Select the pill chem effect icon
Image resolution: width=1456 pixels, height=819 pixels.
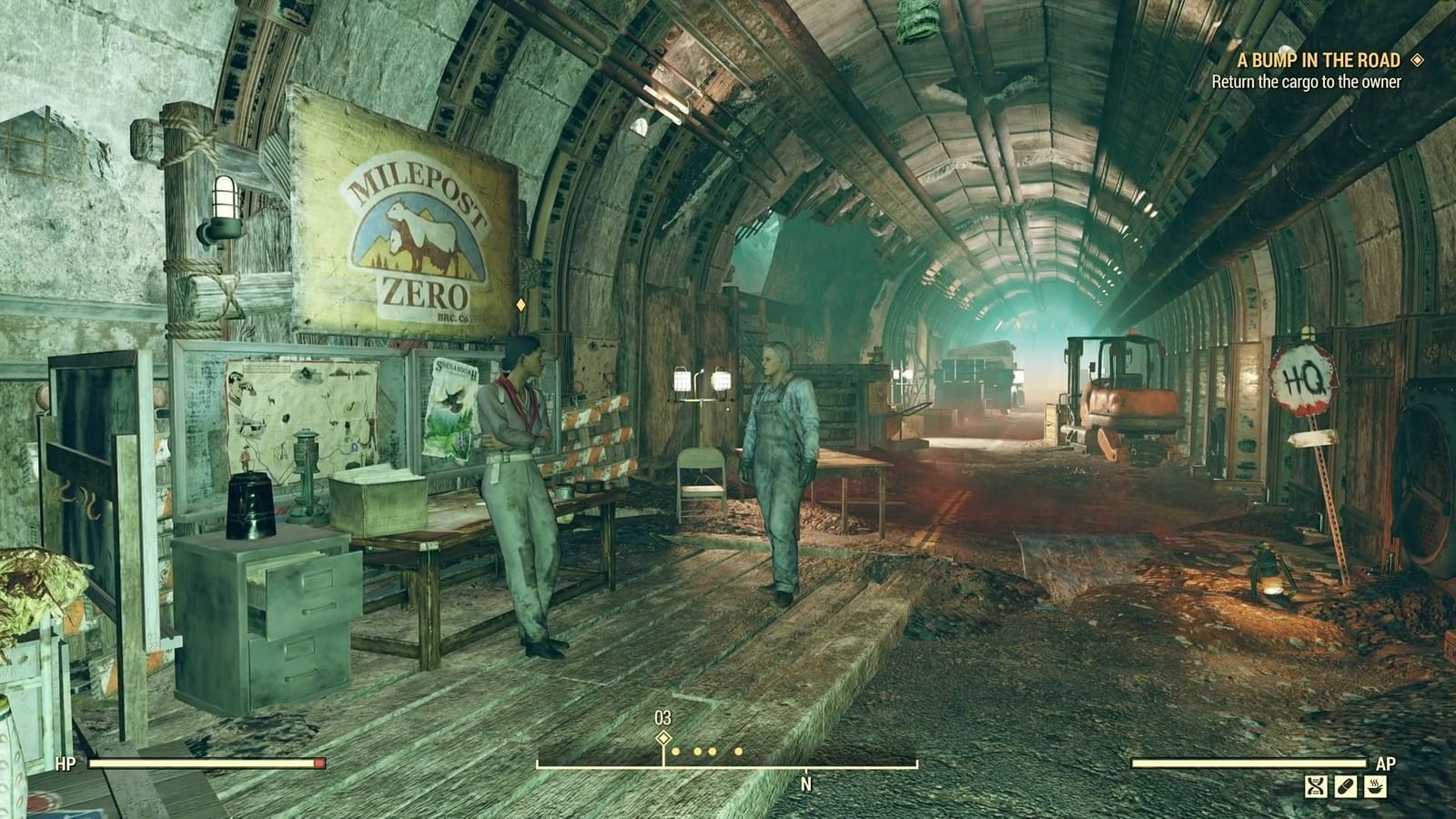point(1346,786)
